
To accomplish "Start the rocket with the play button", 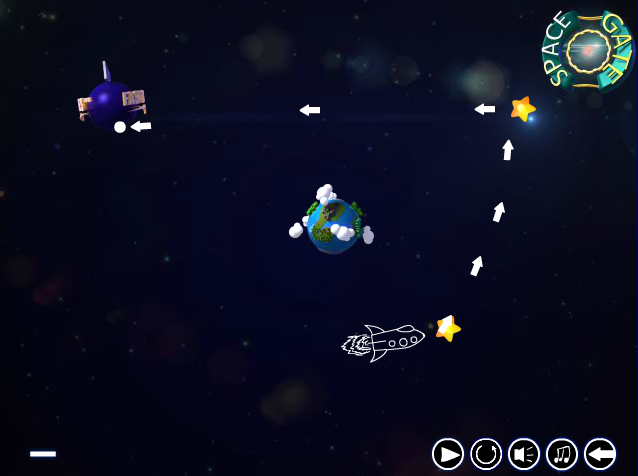I will [448, 454].
